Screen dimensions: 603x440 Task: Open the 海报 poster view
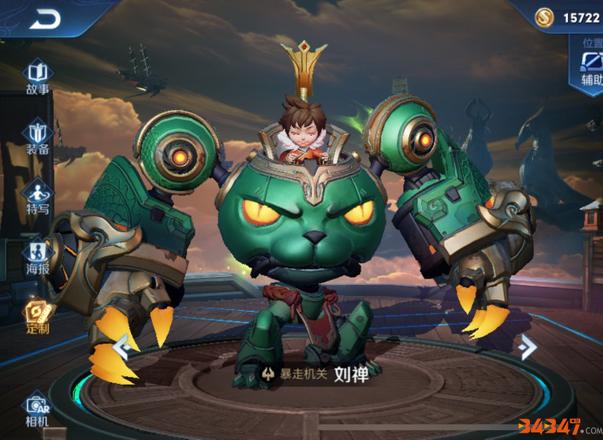point(38,257)
